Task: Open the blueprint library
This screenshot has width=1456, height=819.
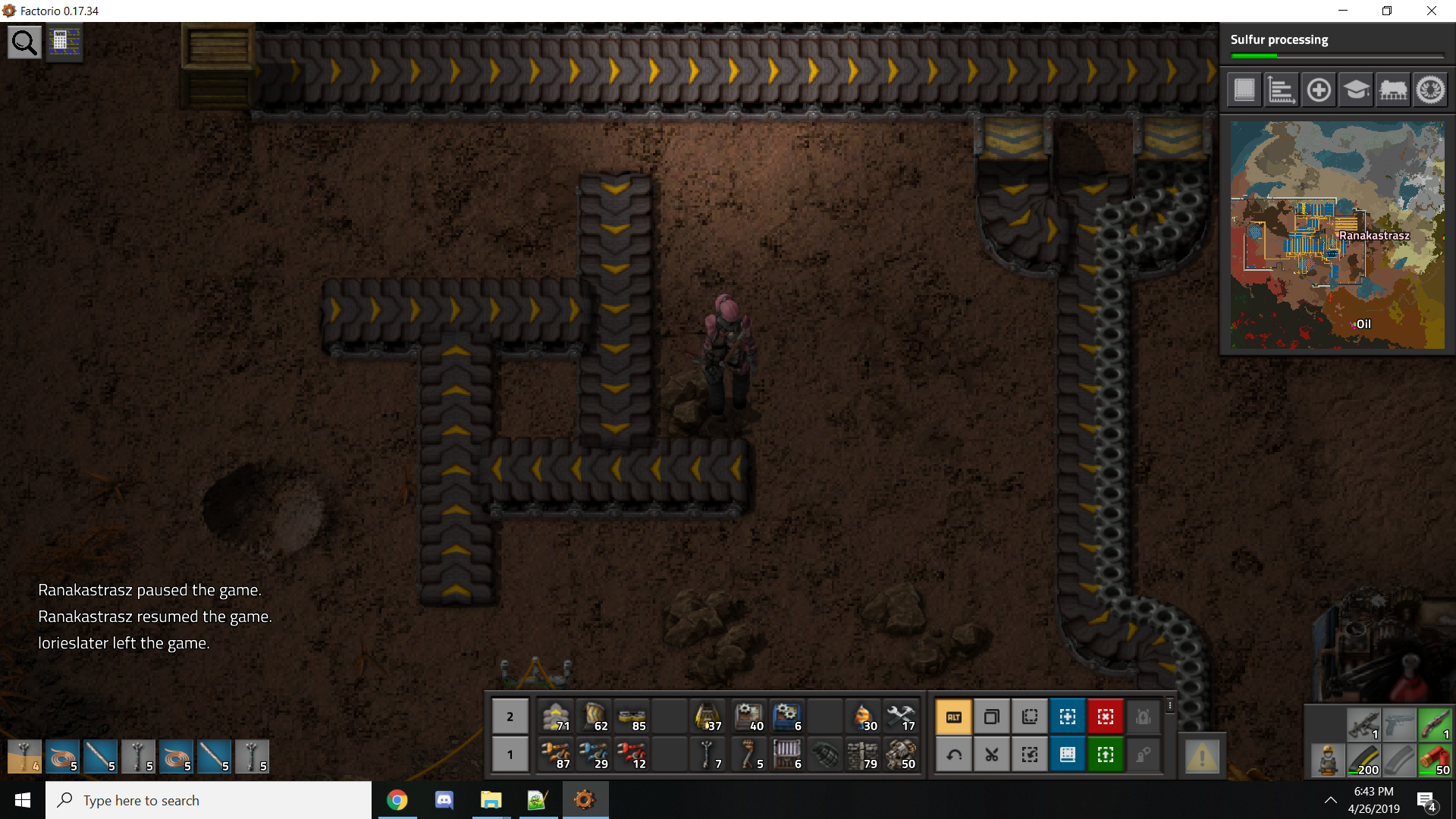Action: click(1244, 89)
